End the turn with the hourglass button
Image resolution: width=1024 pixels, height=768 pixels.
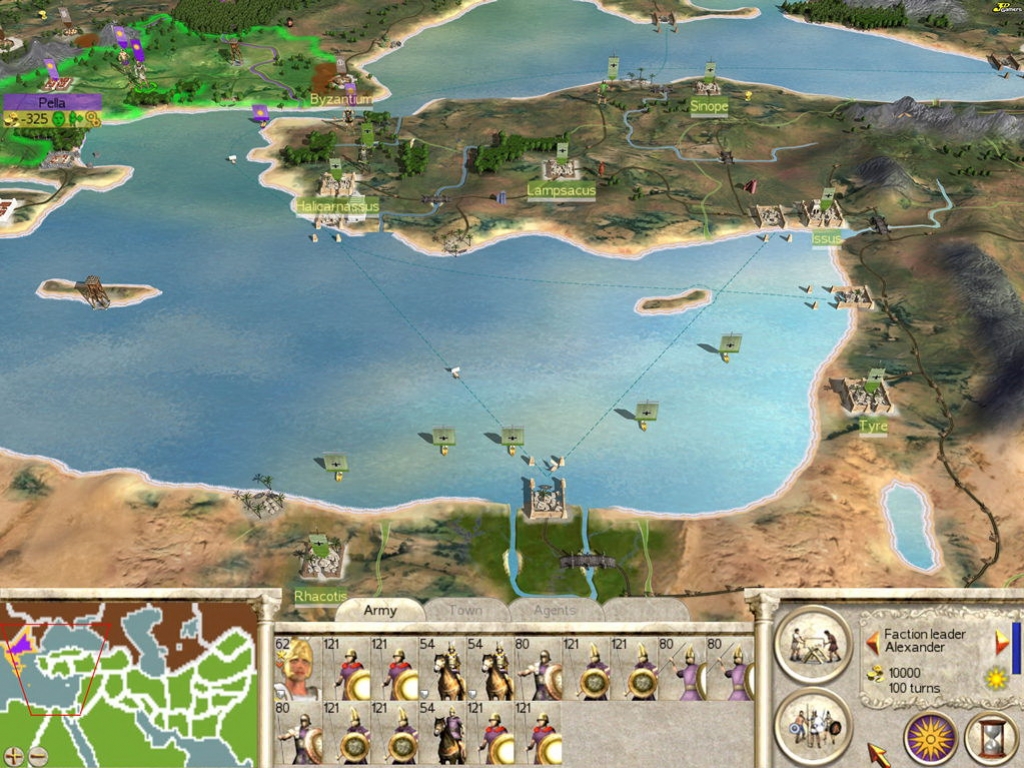tap(990, 738)
